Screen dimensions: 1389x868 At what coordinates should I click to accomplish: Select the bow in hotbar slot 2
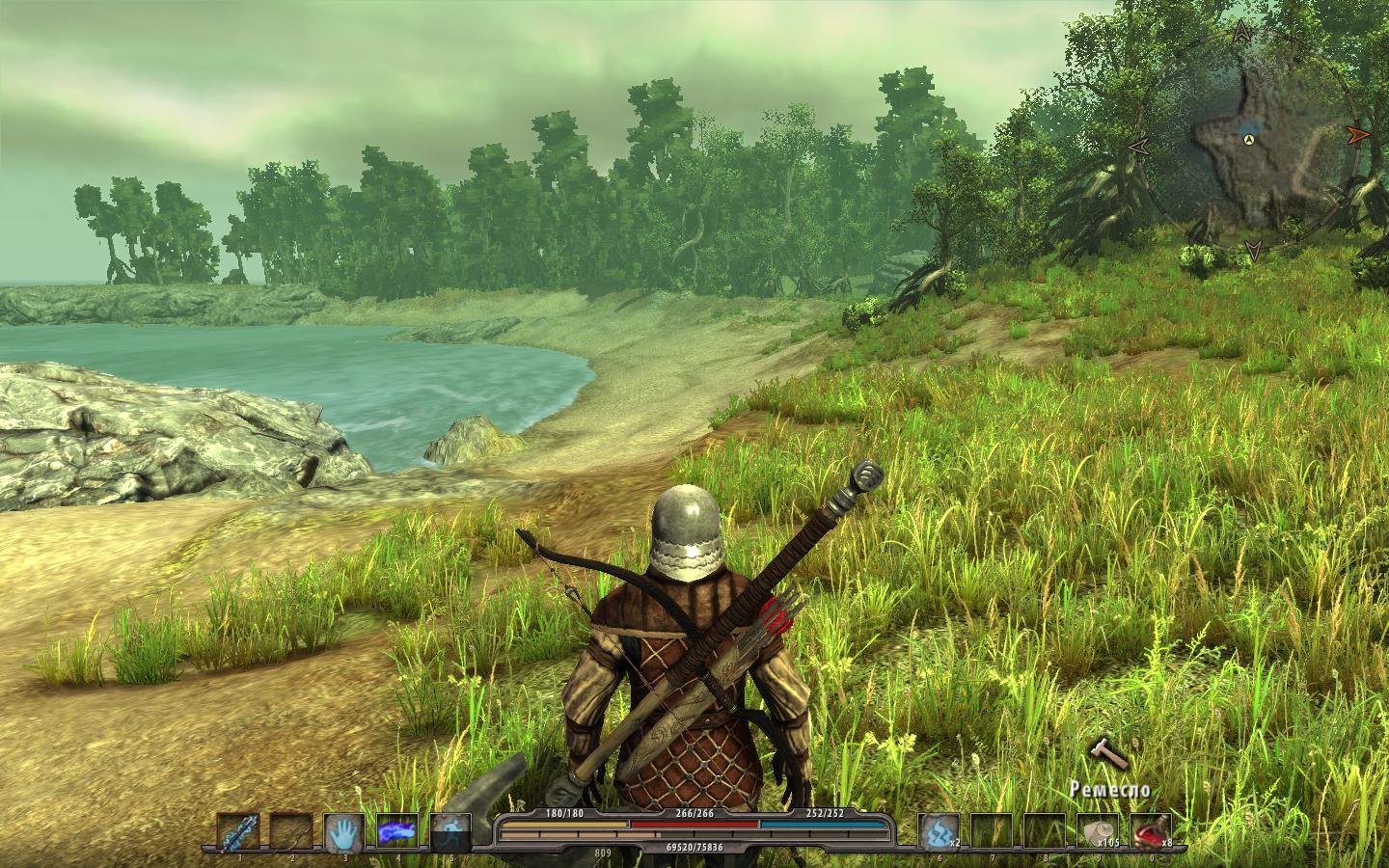click(291, 830)
